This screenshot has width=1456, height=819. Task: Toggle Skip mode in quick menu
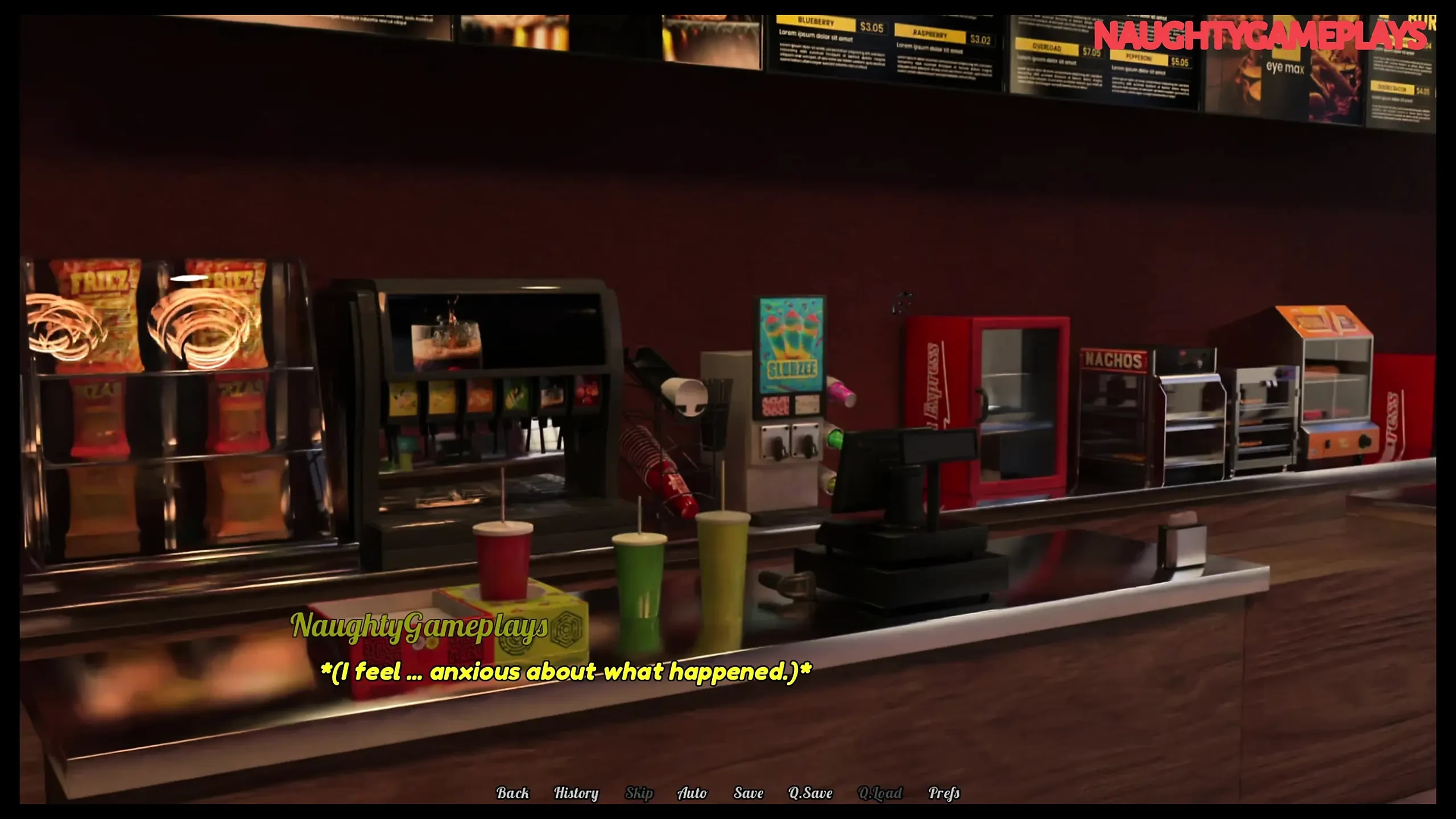[x=639, y=793]
